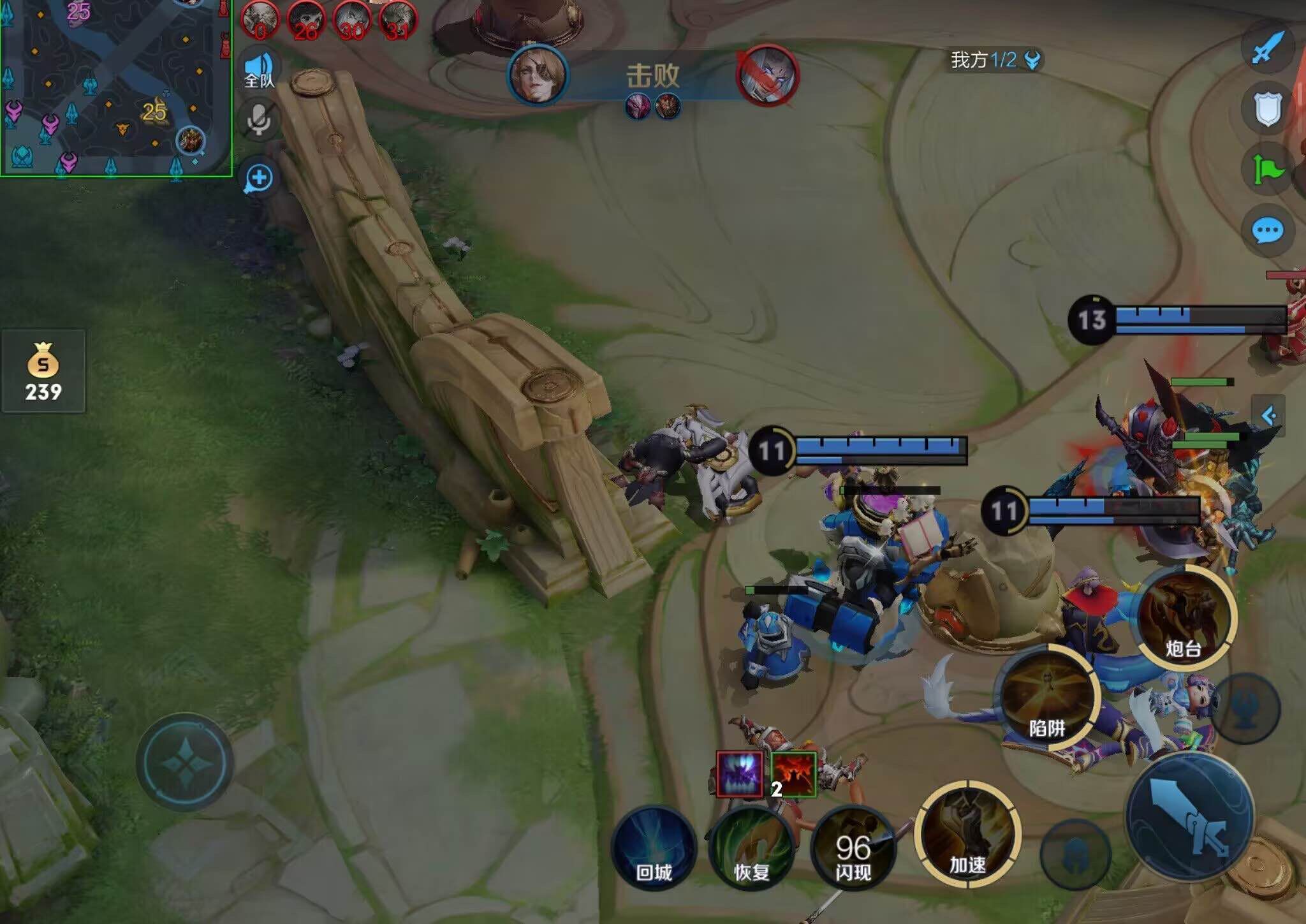Viewport: 1306px width, 924px height.
Task: Select the red equipment item icon
Action: tap(794, 774)
